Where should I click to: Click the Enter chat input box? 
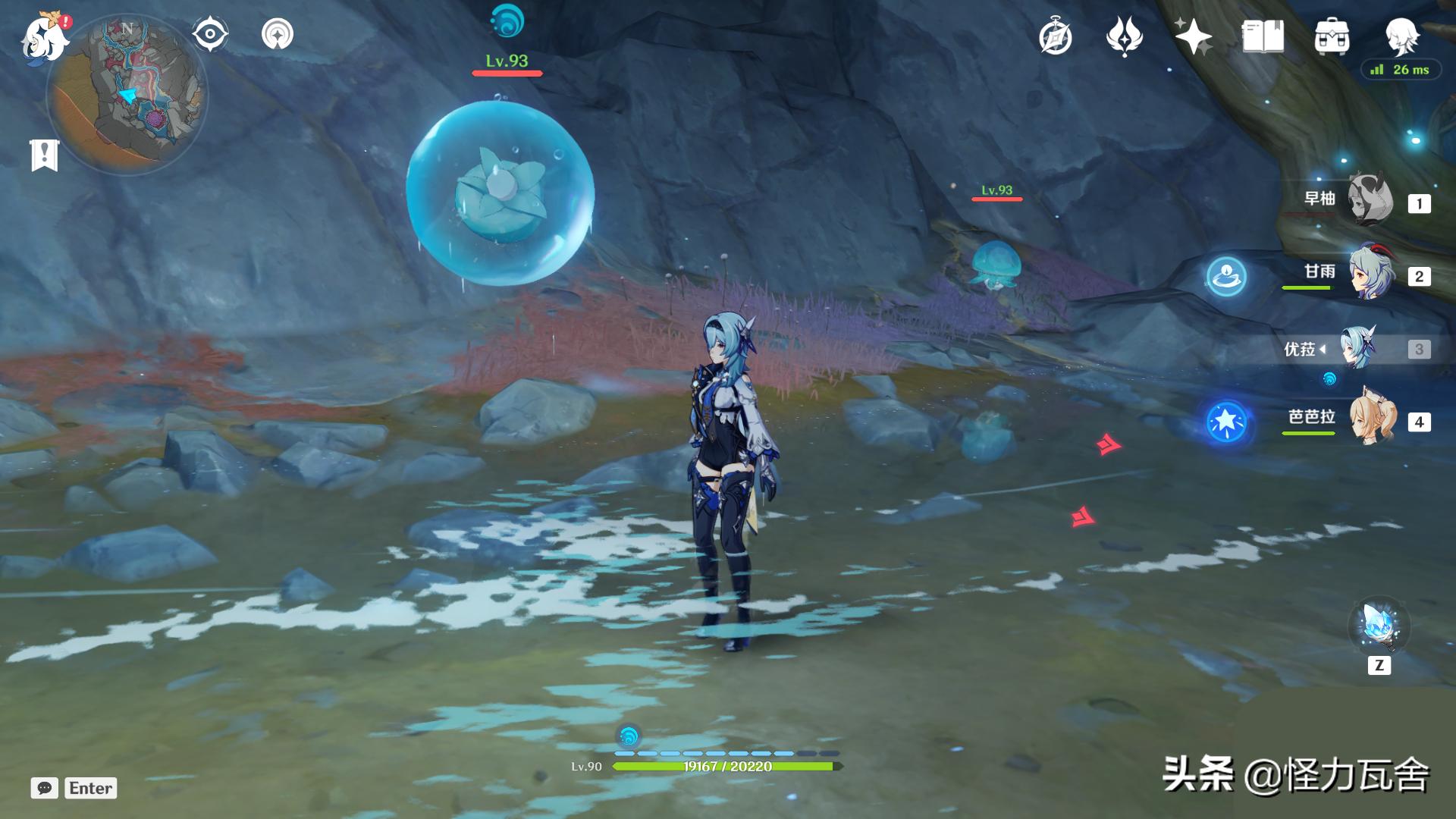(91, 789)
